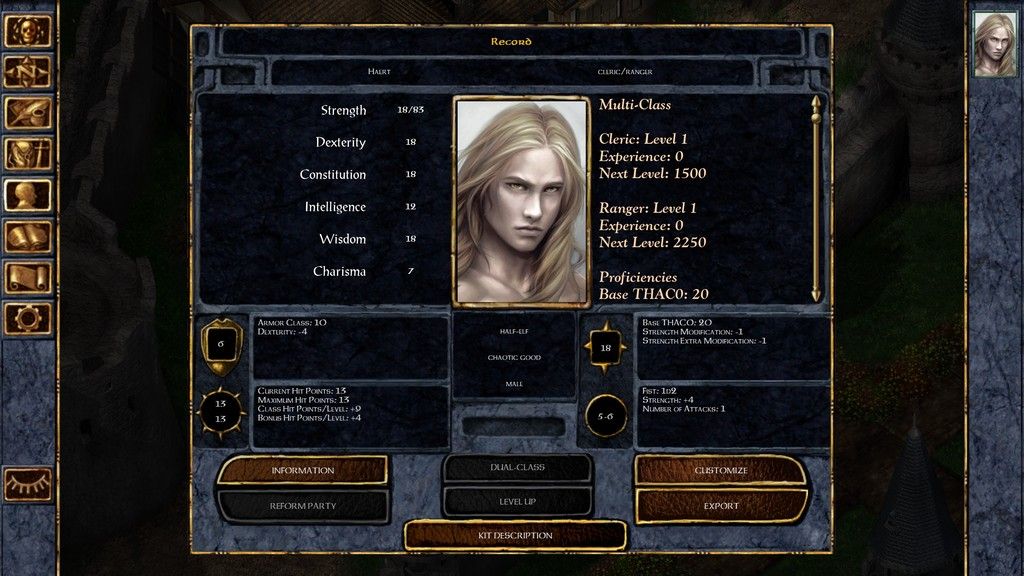Screen dimensions: 1024x576
Task: Select the Reform Party button
Action: click(x=302, y=506)
